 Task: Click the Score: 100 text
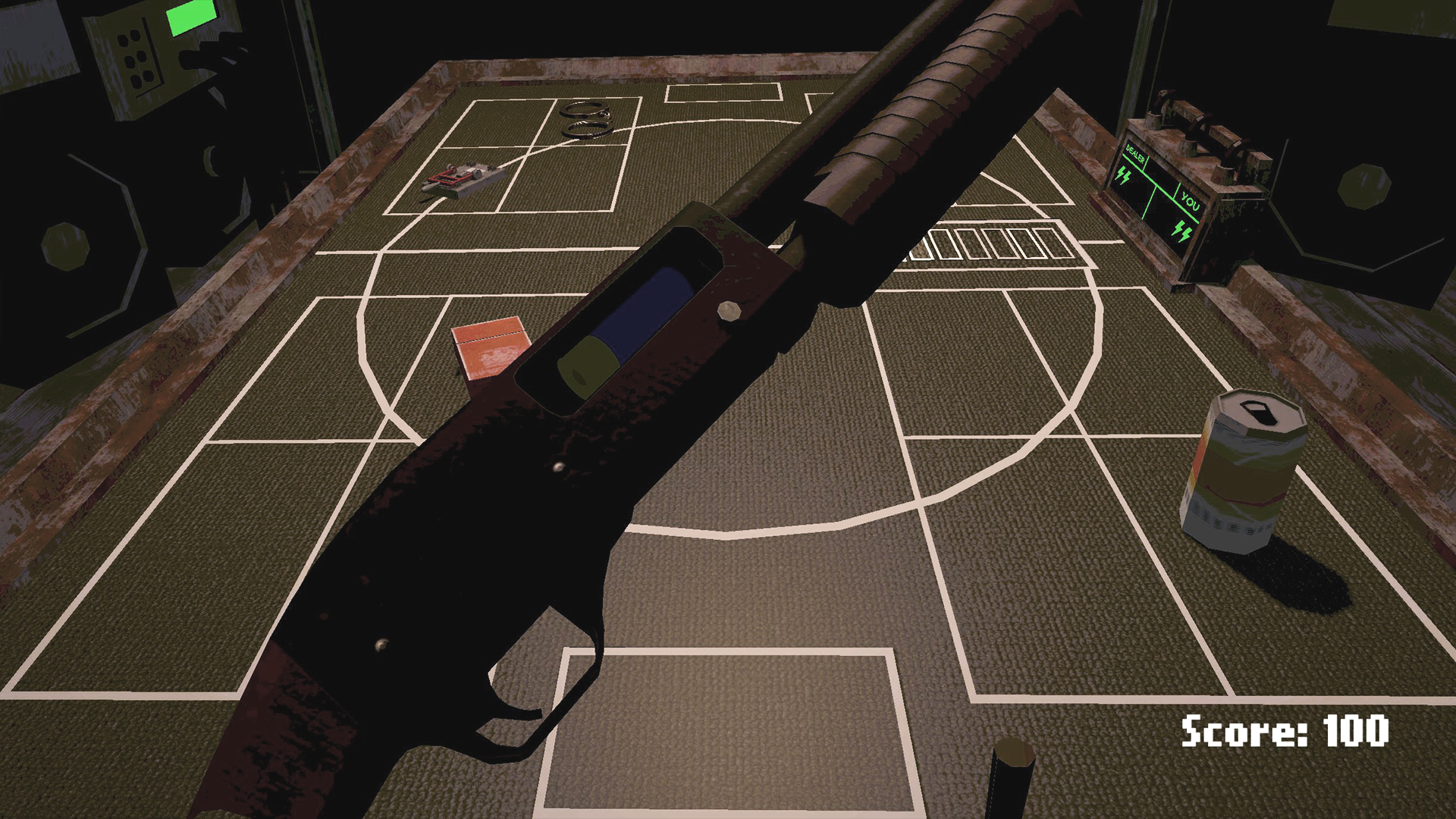[x=1285, y=732]
